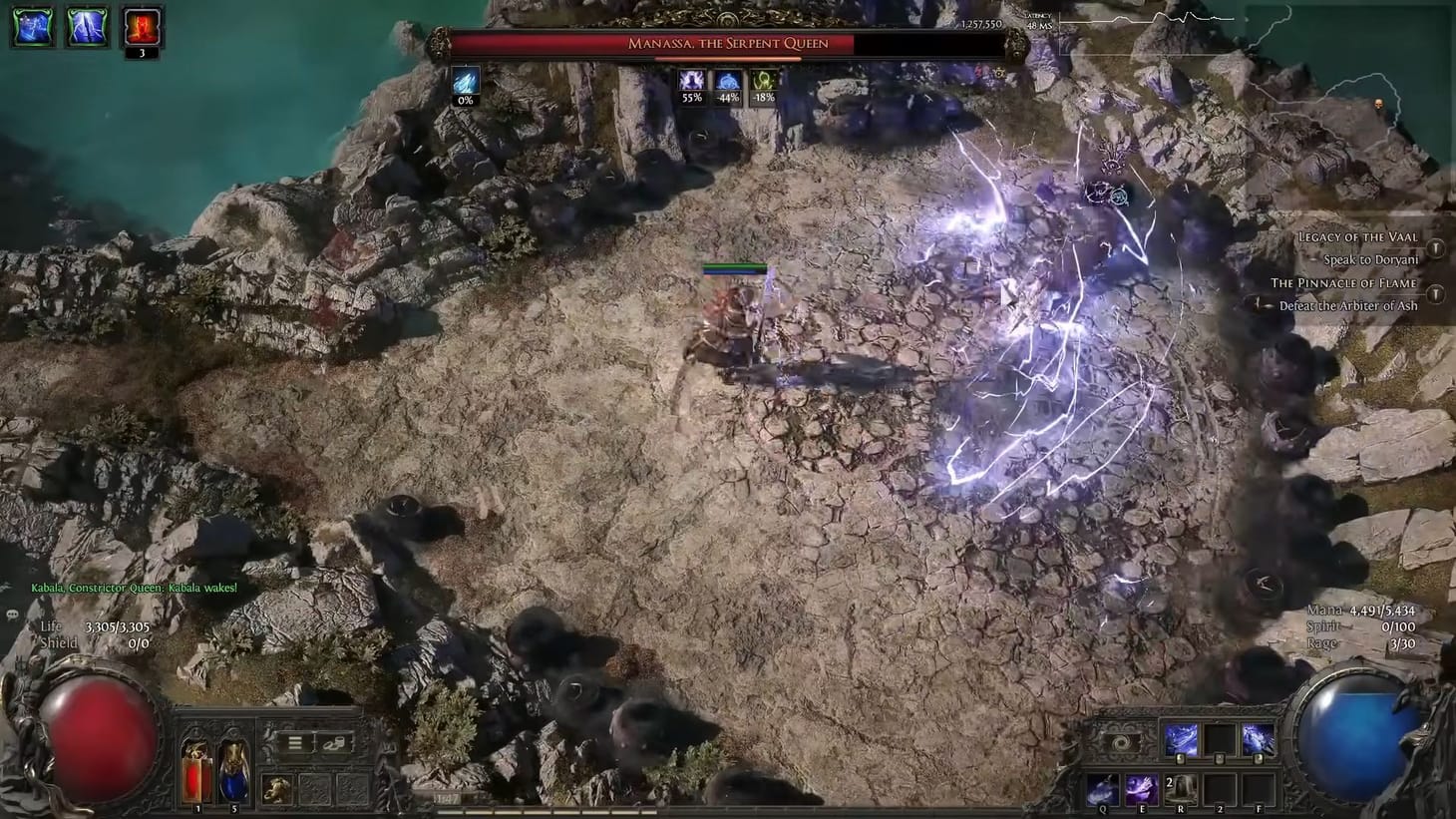1456x819 pixels.
Task: Click the Speak to Doryani objective text
Action: [x=1372, y=259]
